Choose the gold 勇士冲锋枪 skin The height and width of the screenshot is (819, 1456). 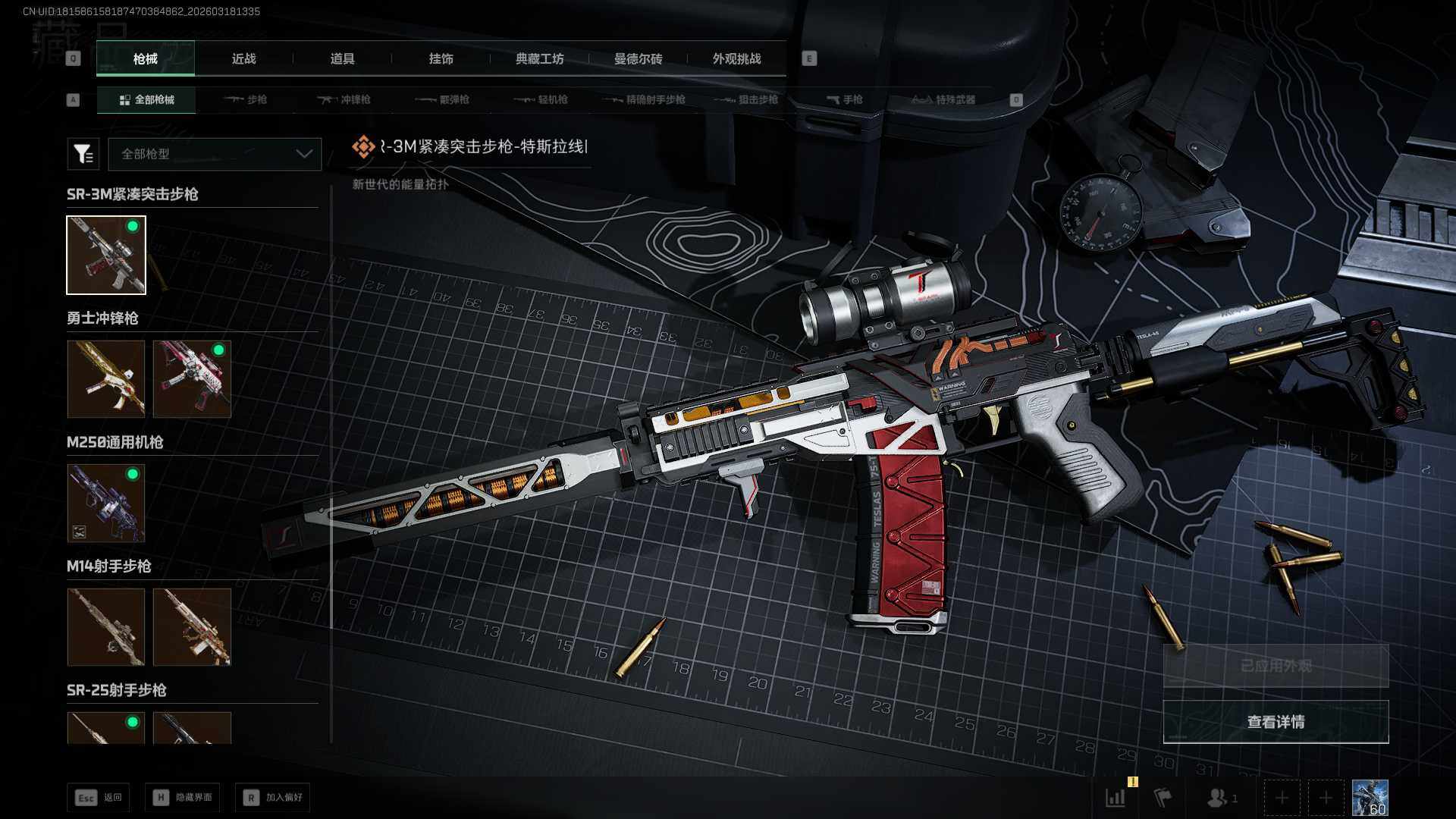tap(106, 378)
